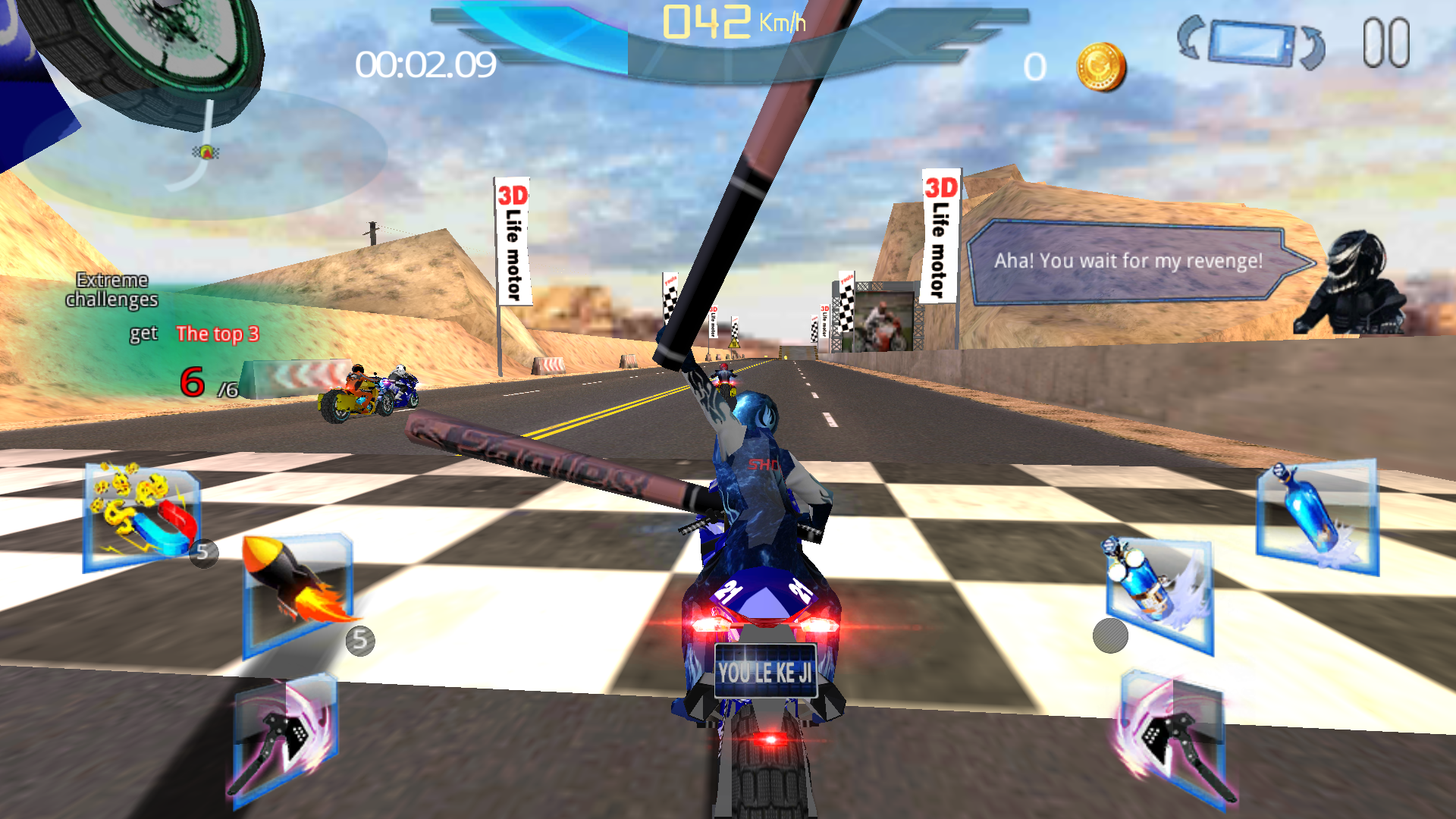Dismiss the revenge dialogue bubble
The image size is (1456, 819).
click(1130, 262)
